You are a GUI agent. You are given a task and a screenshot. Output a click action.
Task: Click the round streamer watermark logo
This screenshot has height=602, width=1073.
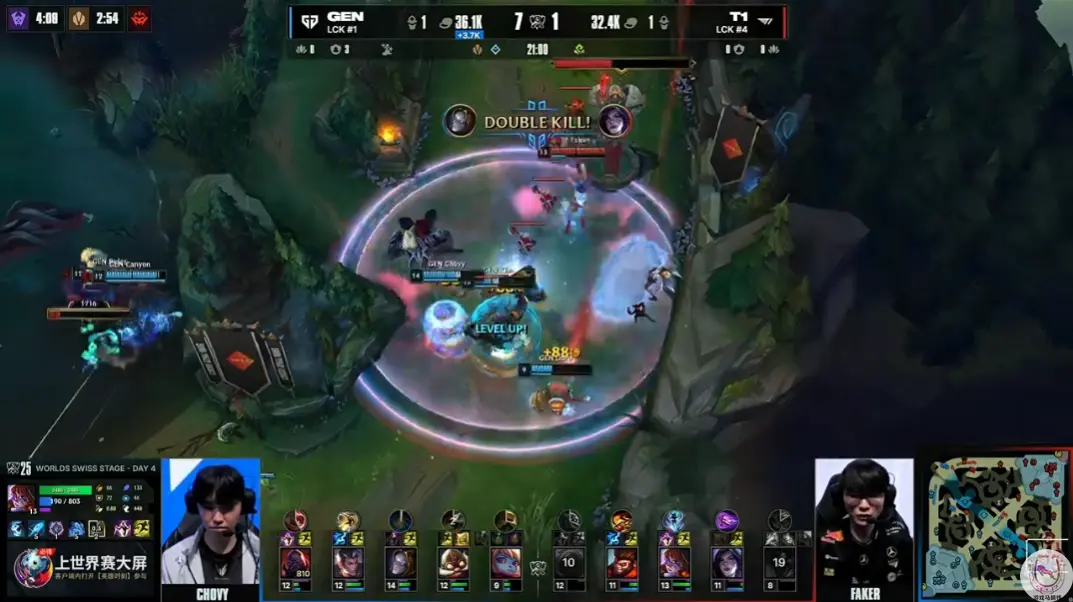coord(1046,573)
